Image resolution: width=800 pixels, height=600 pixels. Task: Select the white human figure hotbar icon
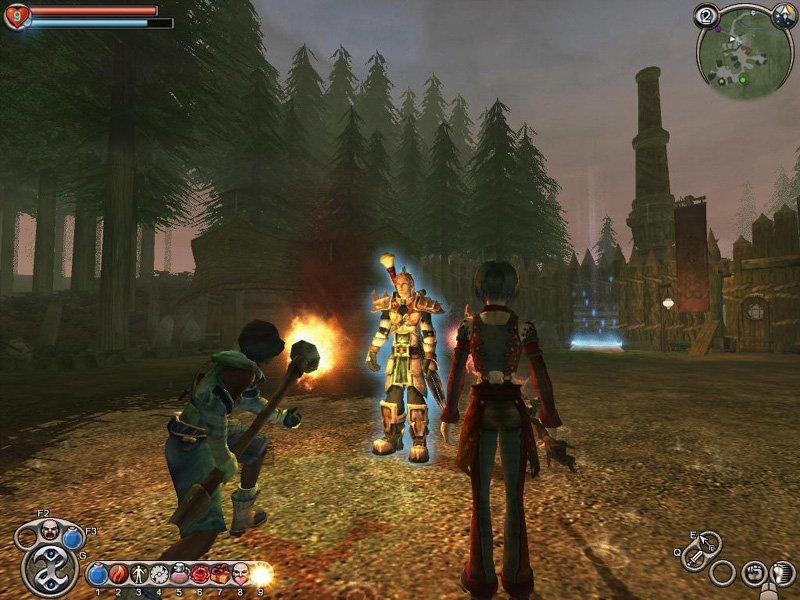point(138,575)
